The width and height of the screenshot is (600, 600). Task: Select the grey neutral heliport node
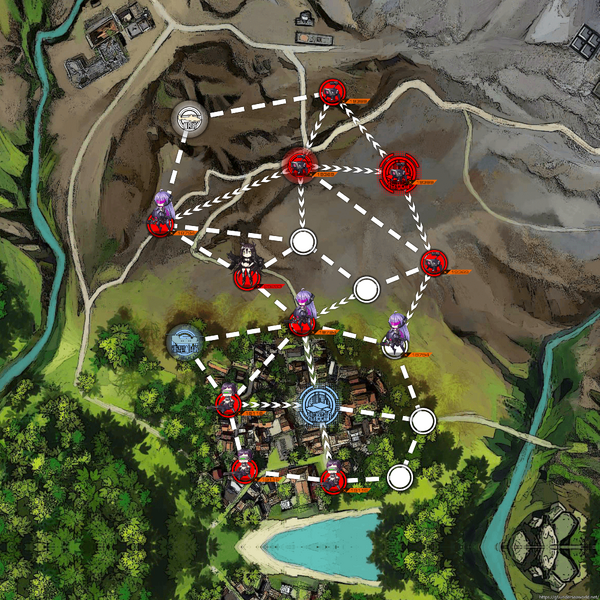188,119
